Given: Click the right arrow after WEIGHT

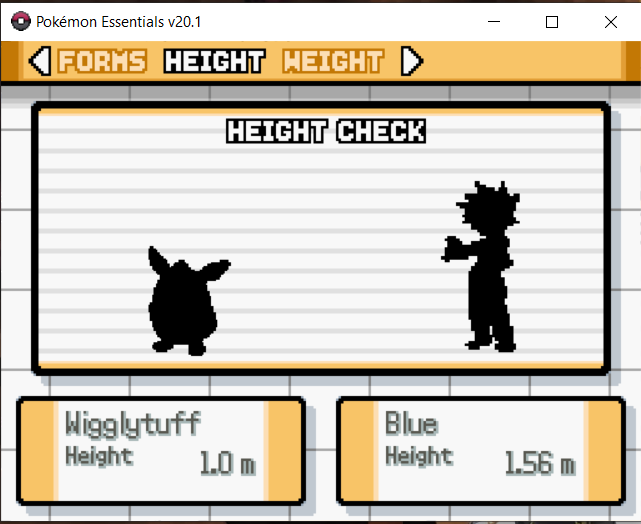Looking at the screenshot, I should [x=411, y=62].
